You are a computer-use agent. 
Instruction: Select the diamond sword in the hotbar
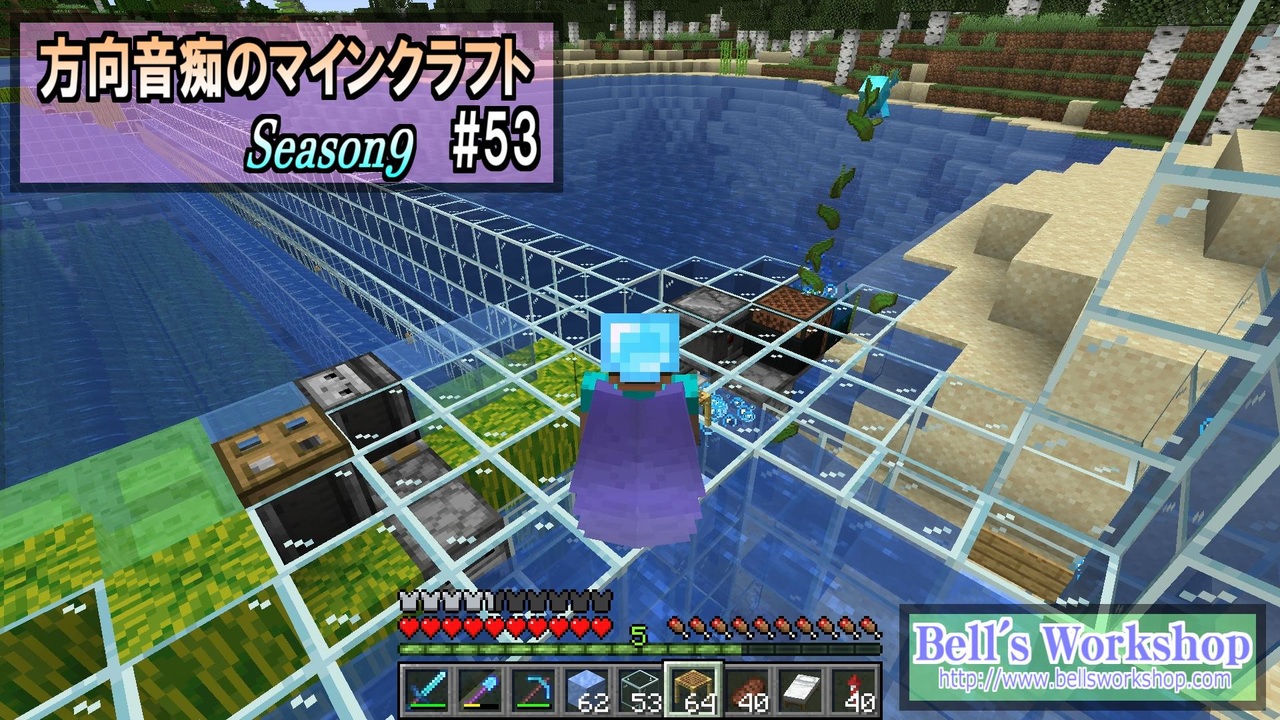(426, 688)
